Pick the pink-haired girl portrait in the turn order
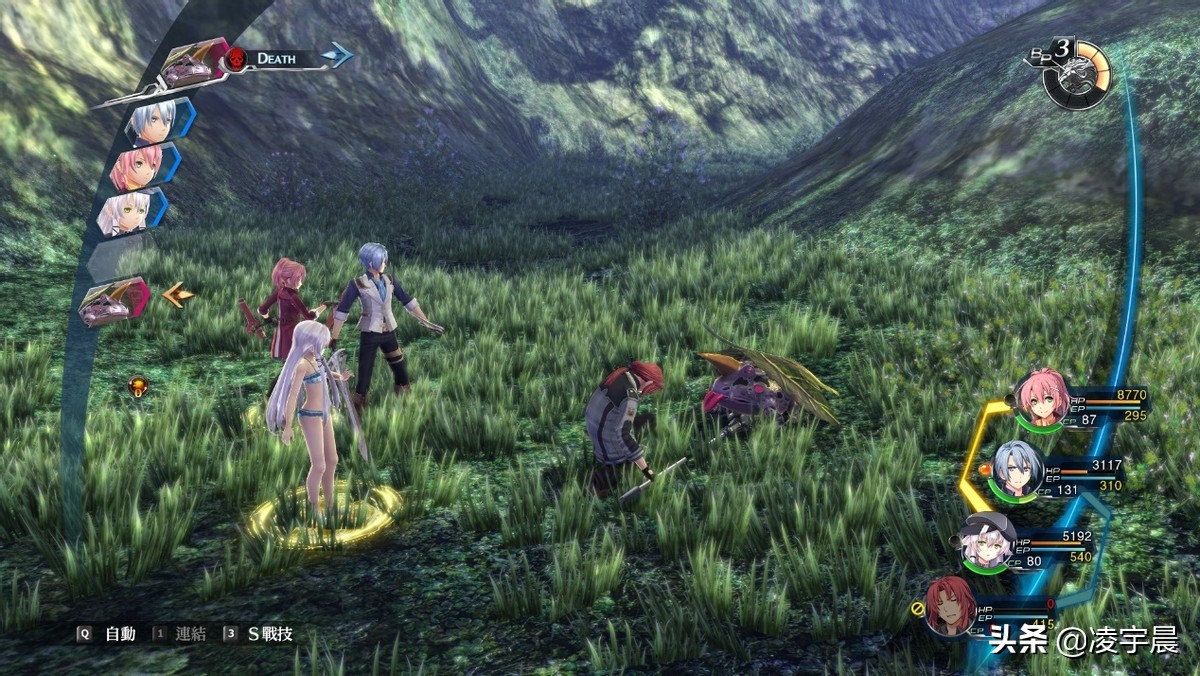The width and height of the screenshot is (1200, 676). (133, 167)
